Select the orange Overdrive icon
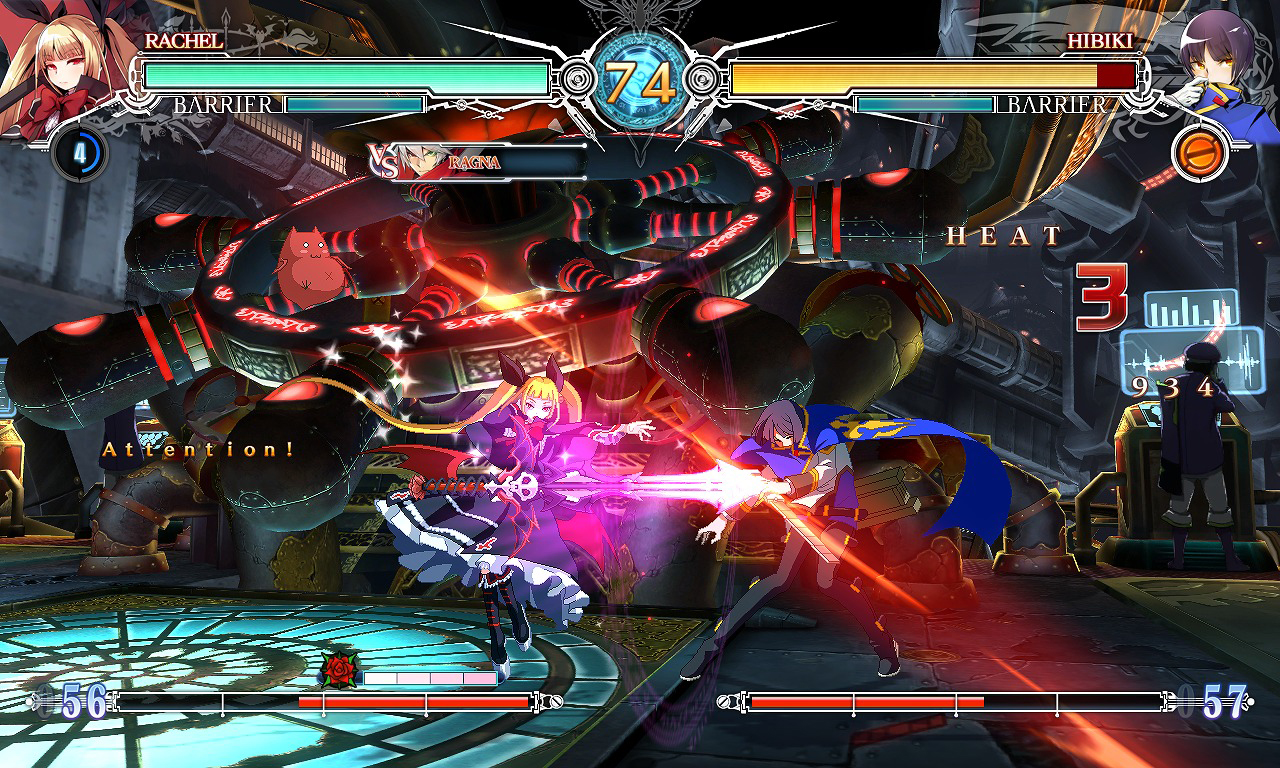Screen dimensions: 1280x768 point(1198,155)
